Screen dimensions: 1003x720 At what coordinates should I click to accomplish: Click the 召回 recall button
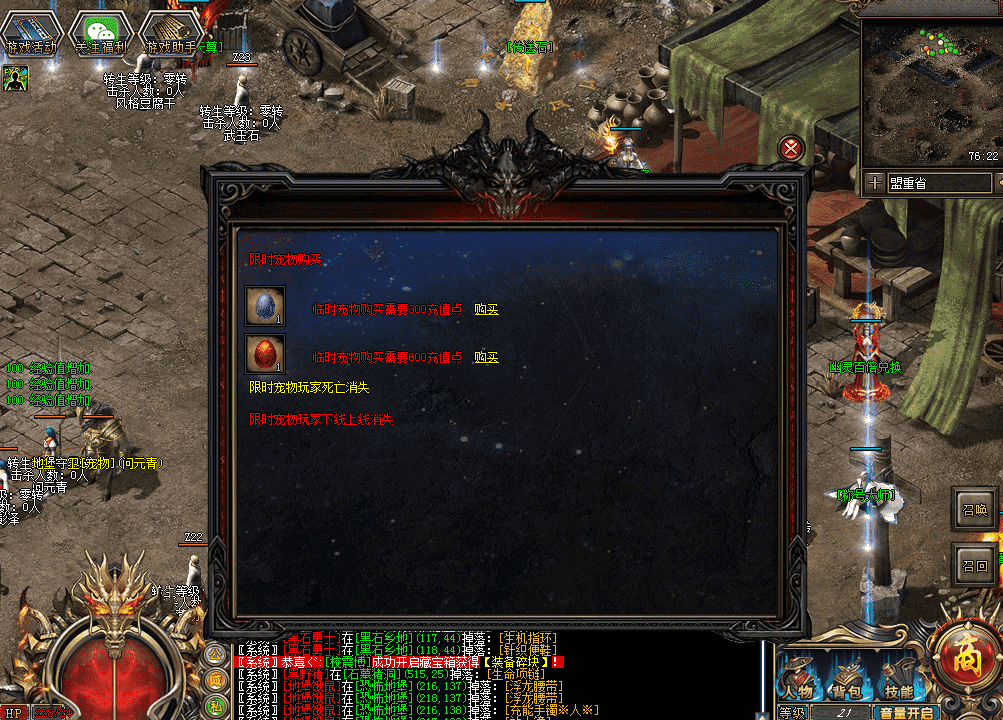(974, 565)
